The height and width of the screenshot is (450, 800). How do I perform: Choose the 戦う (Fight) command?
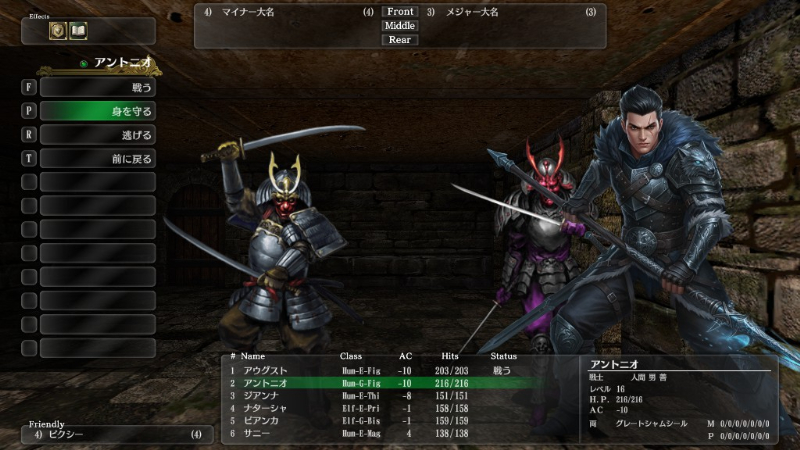pyautogui.click(x=97, y=88)
